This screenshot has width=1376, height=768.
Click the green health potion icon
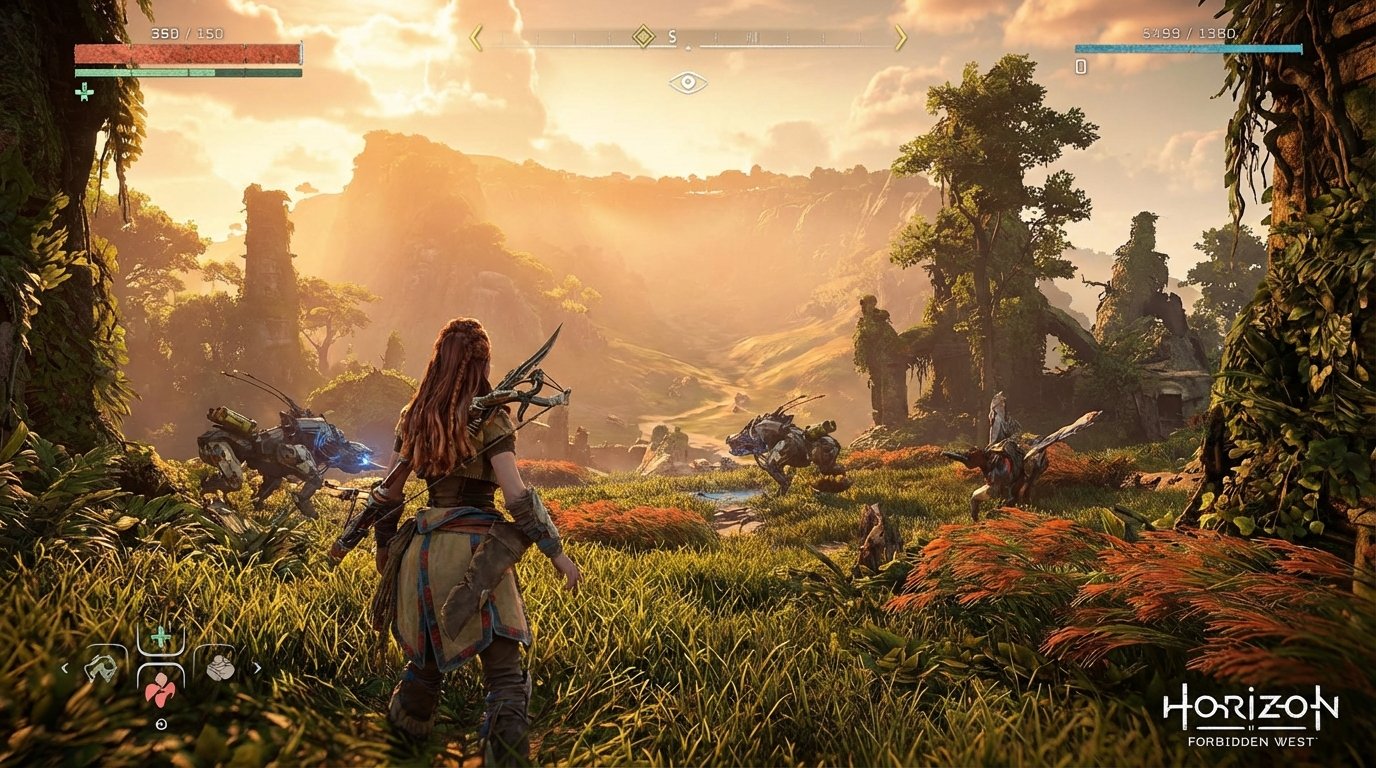[x=159, y=636]
